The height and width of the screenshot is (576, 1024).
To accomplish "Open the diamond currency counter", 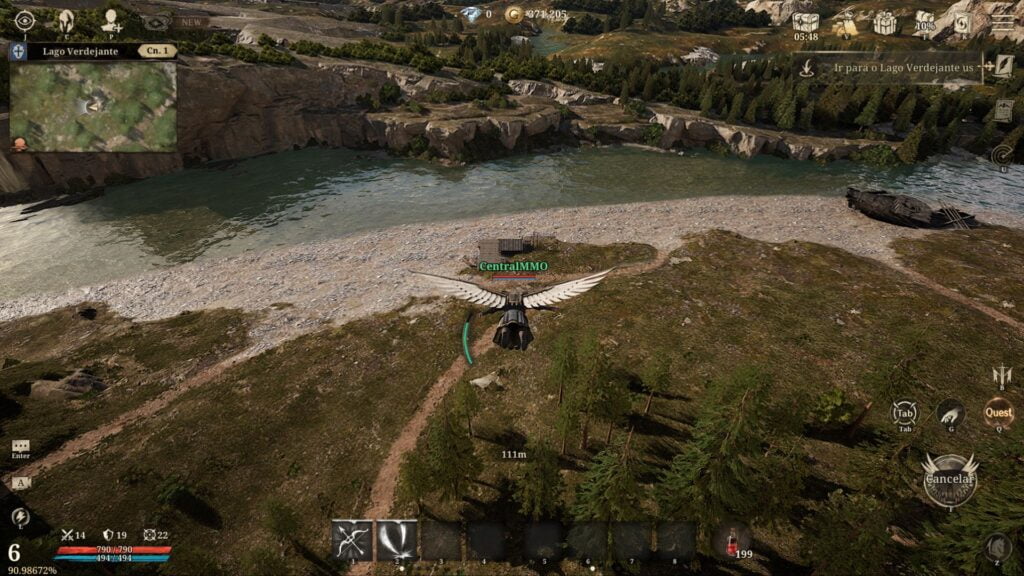I will (471, 14).
